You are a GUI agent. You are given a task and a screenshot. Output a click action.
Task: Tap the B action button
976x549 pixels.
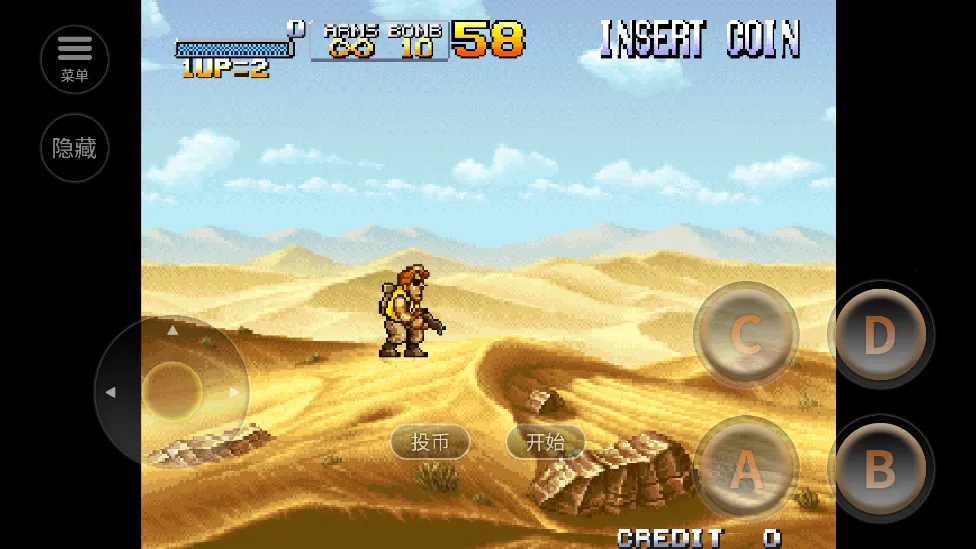click(x=880, y=468)
